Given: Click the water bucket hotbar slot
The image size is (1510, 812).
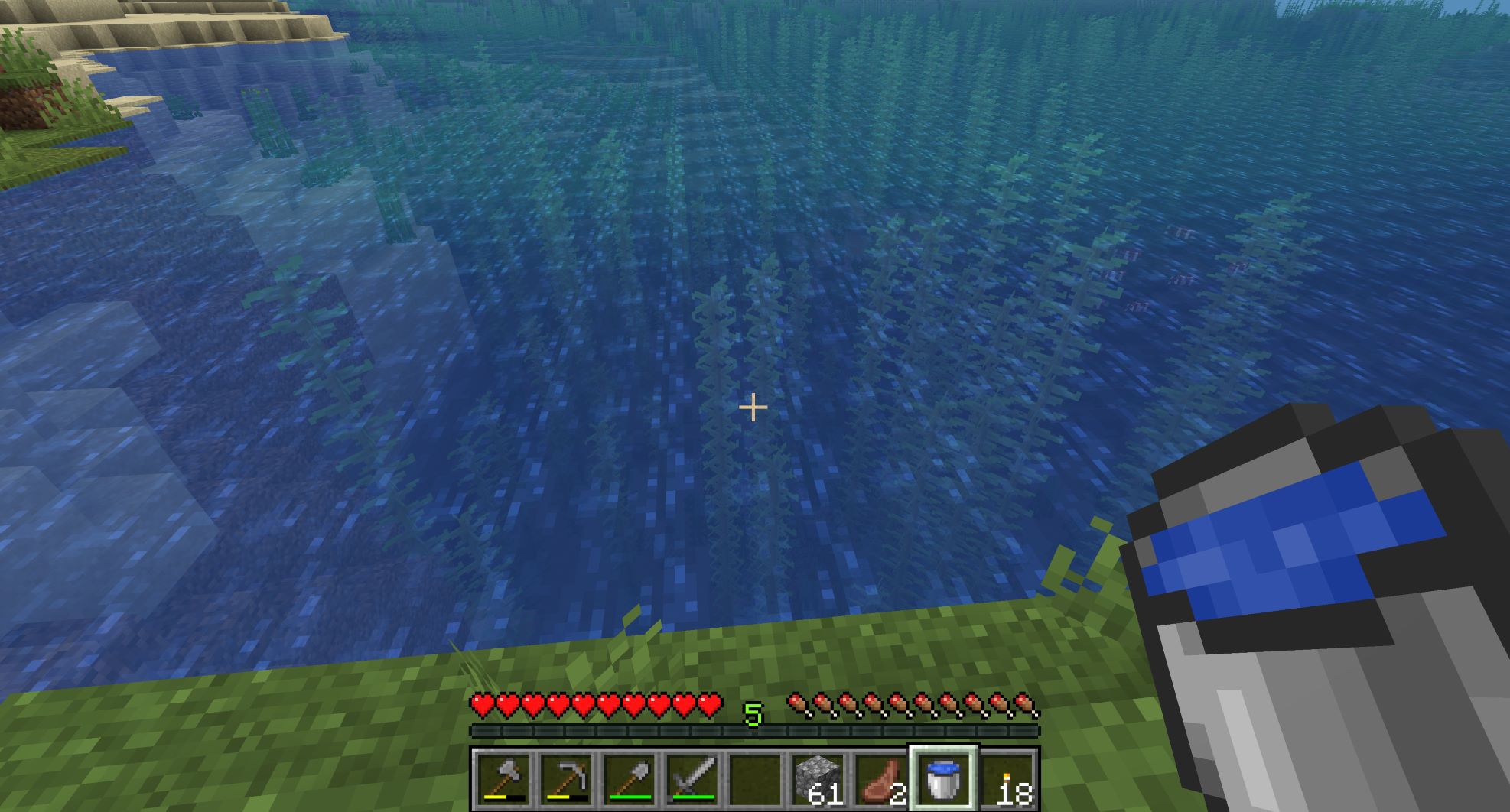Looking at the screenshot, I should pyautogui.click(x=942, y=778).
